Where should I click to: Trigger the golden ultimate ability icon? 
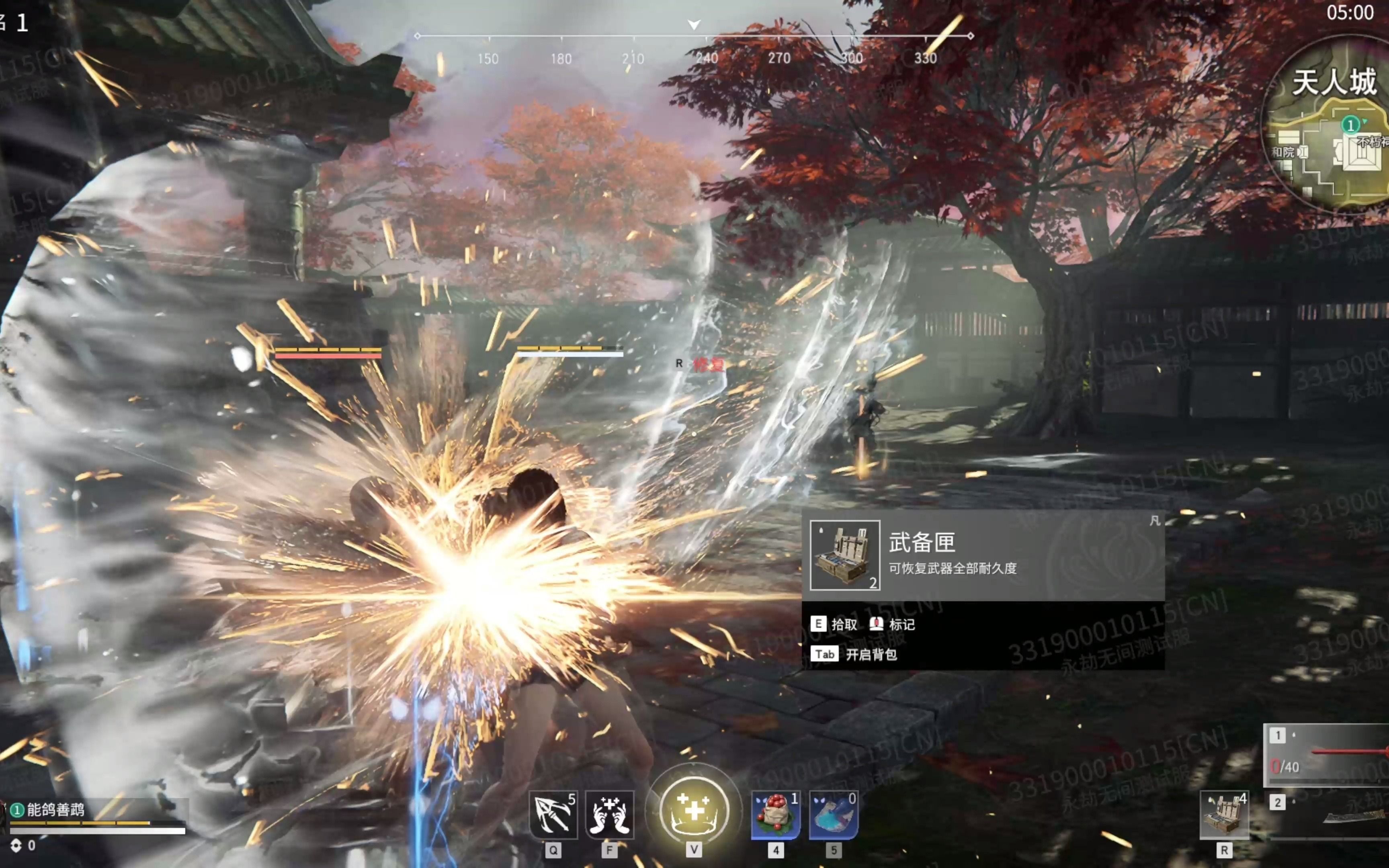(694, 811)
